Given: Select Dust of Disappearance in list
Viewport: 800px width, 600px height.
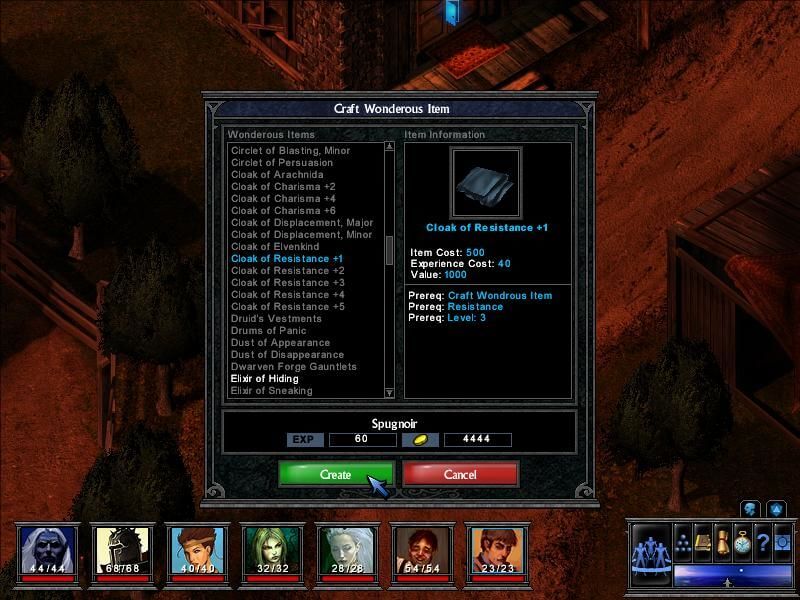Looking at the screenshot, I should tap(287, 355).
